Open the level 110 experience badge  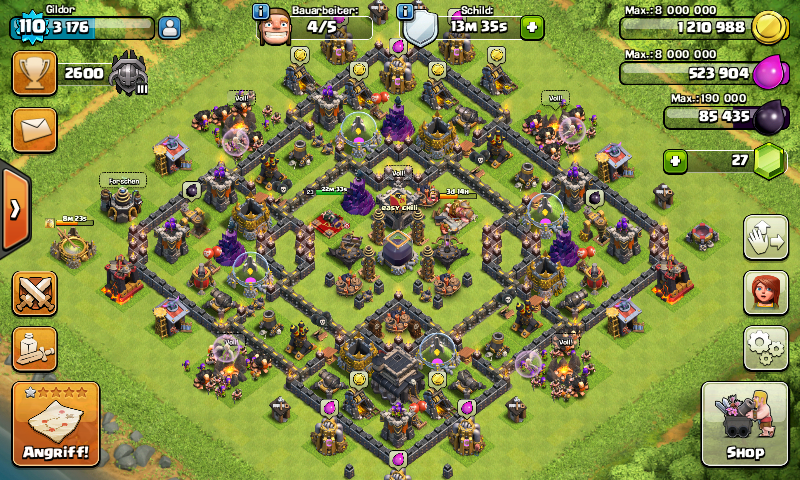32,26
